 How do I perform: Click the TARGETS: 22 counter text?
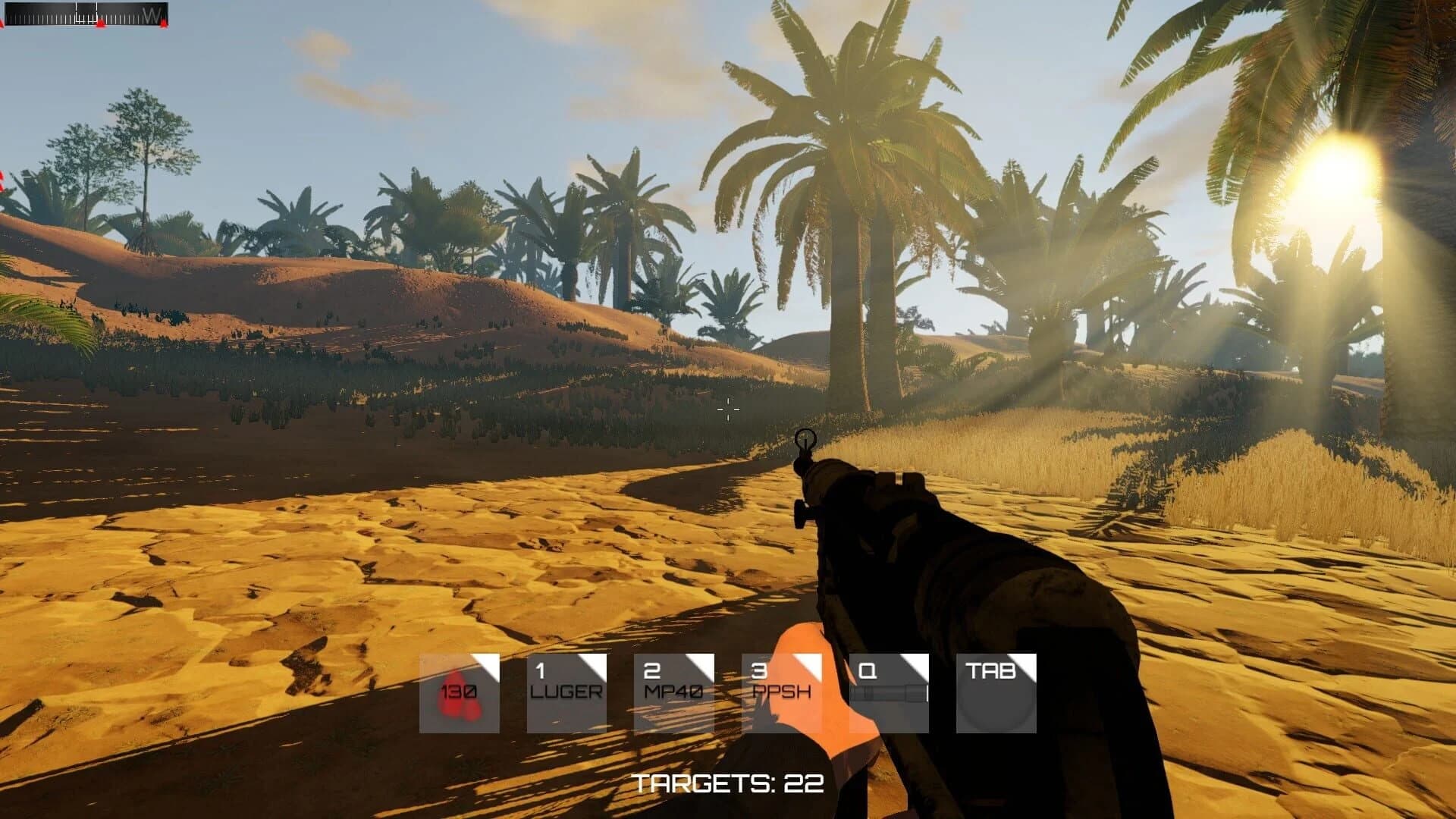click(730, 783)
